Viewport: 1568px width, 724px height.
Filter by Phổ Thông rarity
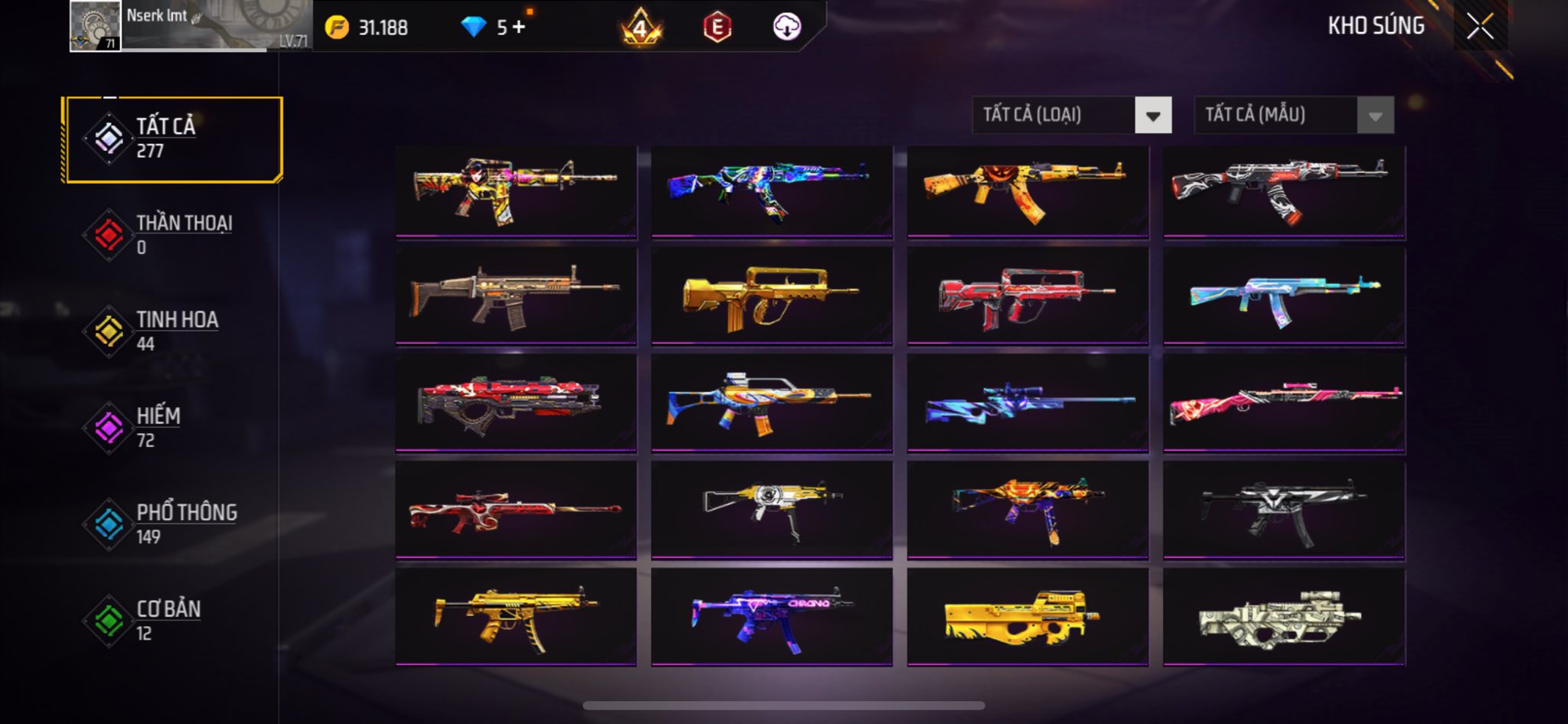coord(174,524)
